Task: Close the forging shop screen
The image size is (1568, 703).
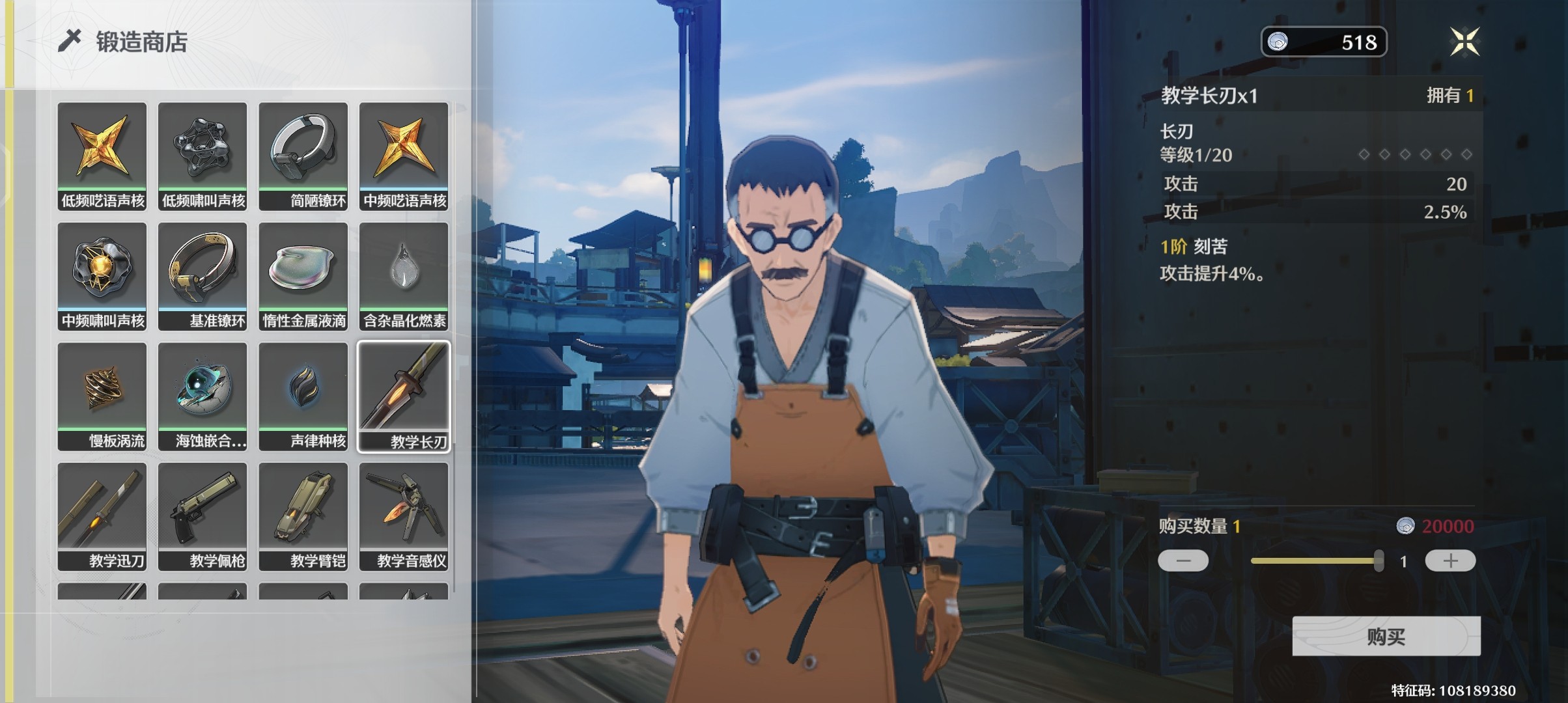Action: (1464, 42)
